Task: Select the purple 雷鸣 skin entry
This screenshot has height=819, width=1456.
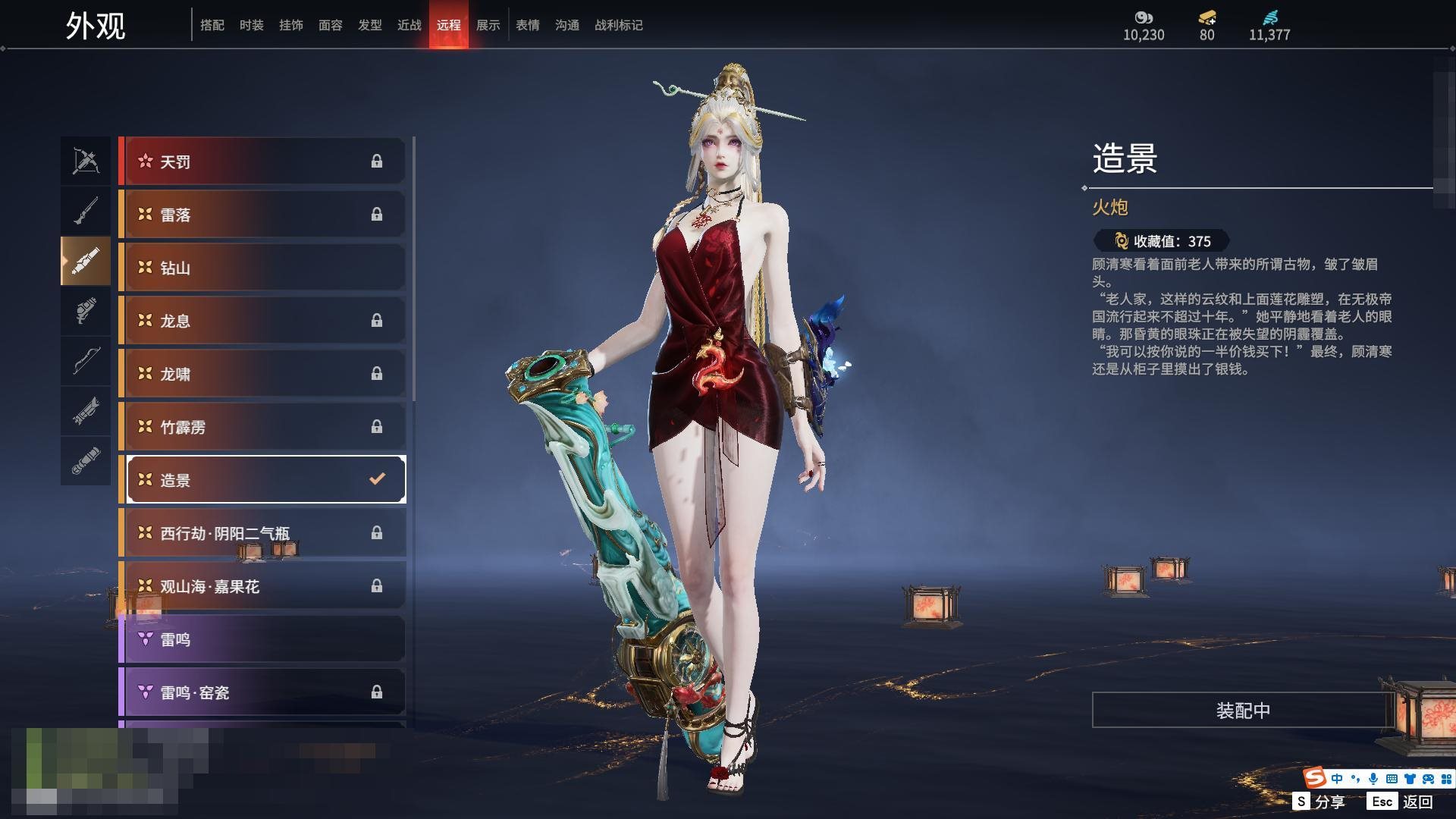Action: (262, 639)
